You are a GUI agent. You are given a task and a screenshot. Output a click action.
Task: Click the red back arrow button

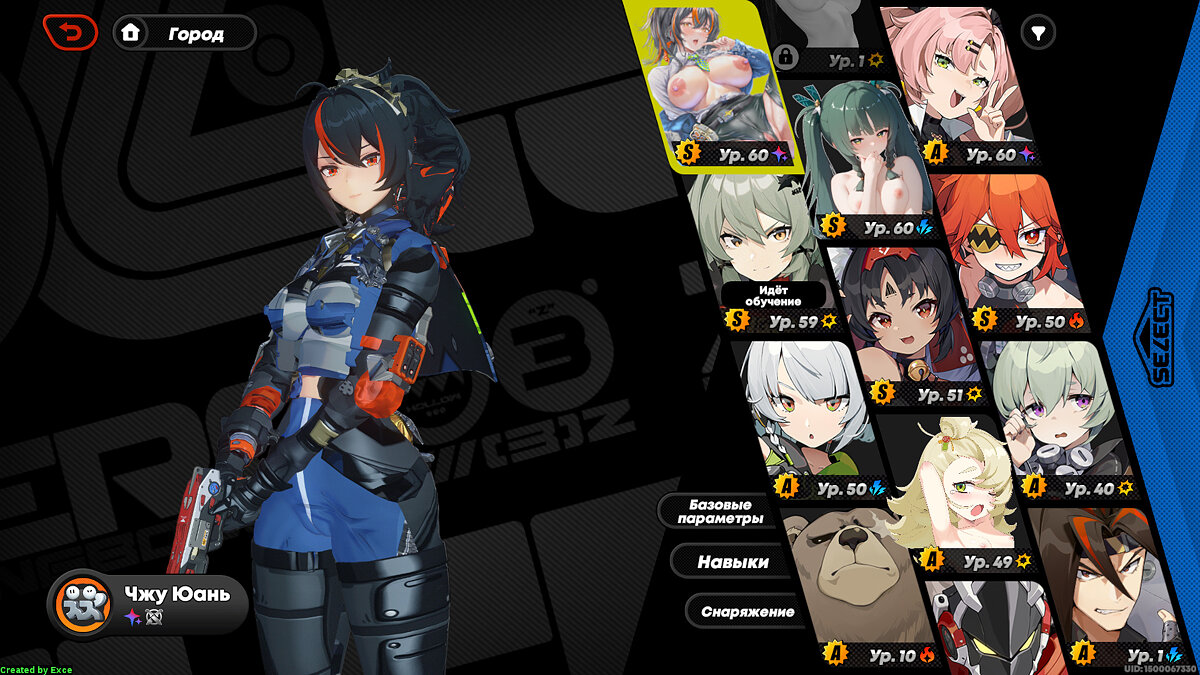click(70, 33)
